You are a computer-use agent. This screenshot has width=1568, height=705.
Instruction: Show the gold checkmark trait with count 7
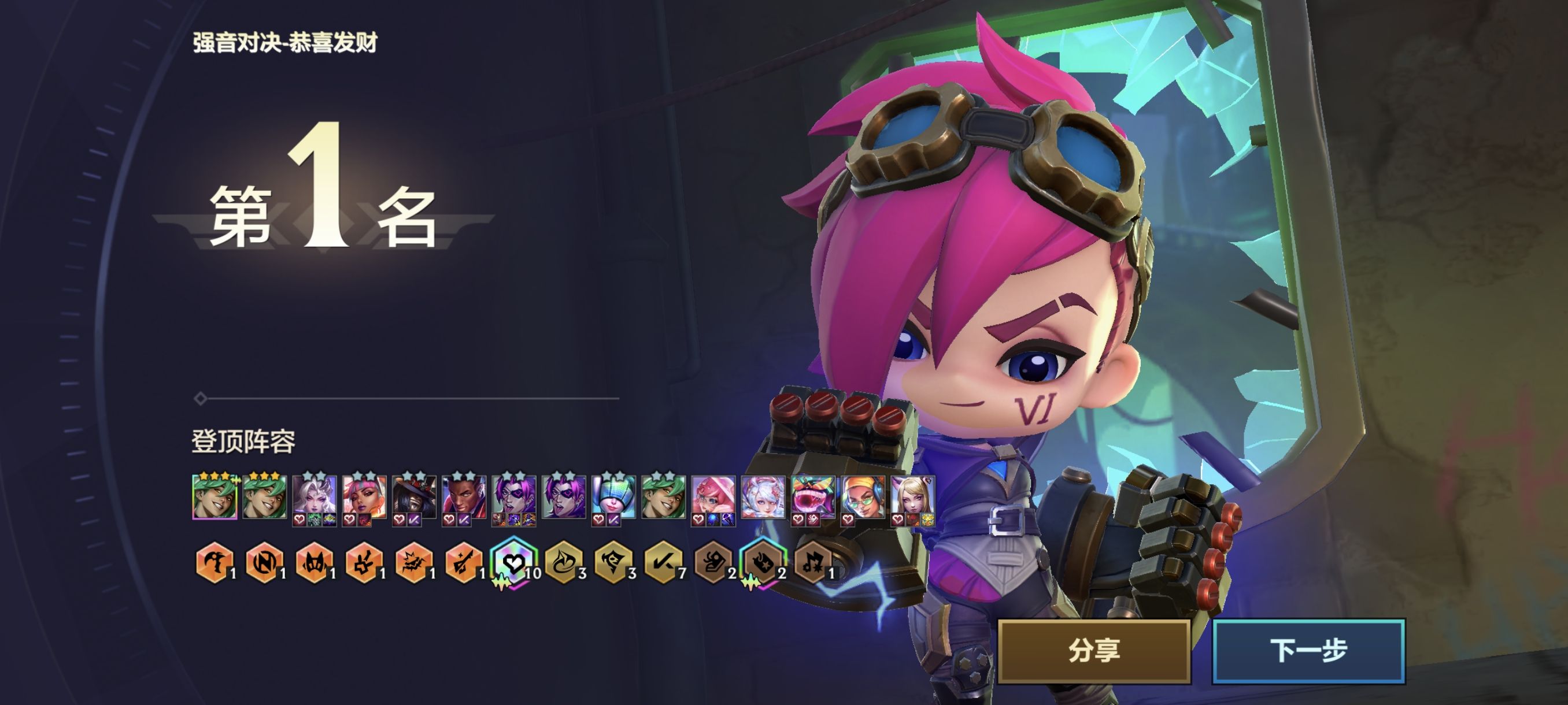coord(663,563)
